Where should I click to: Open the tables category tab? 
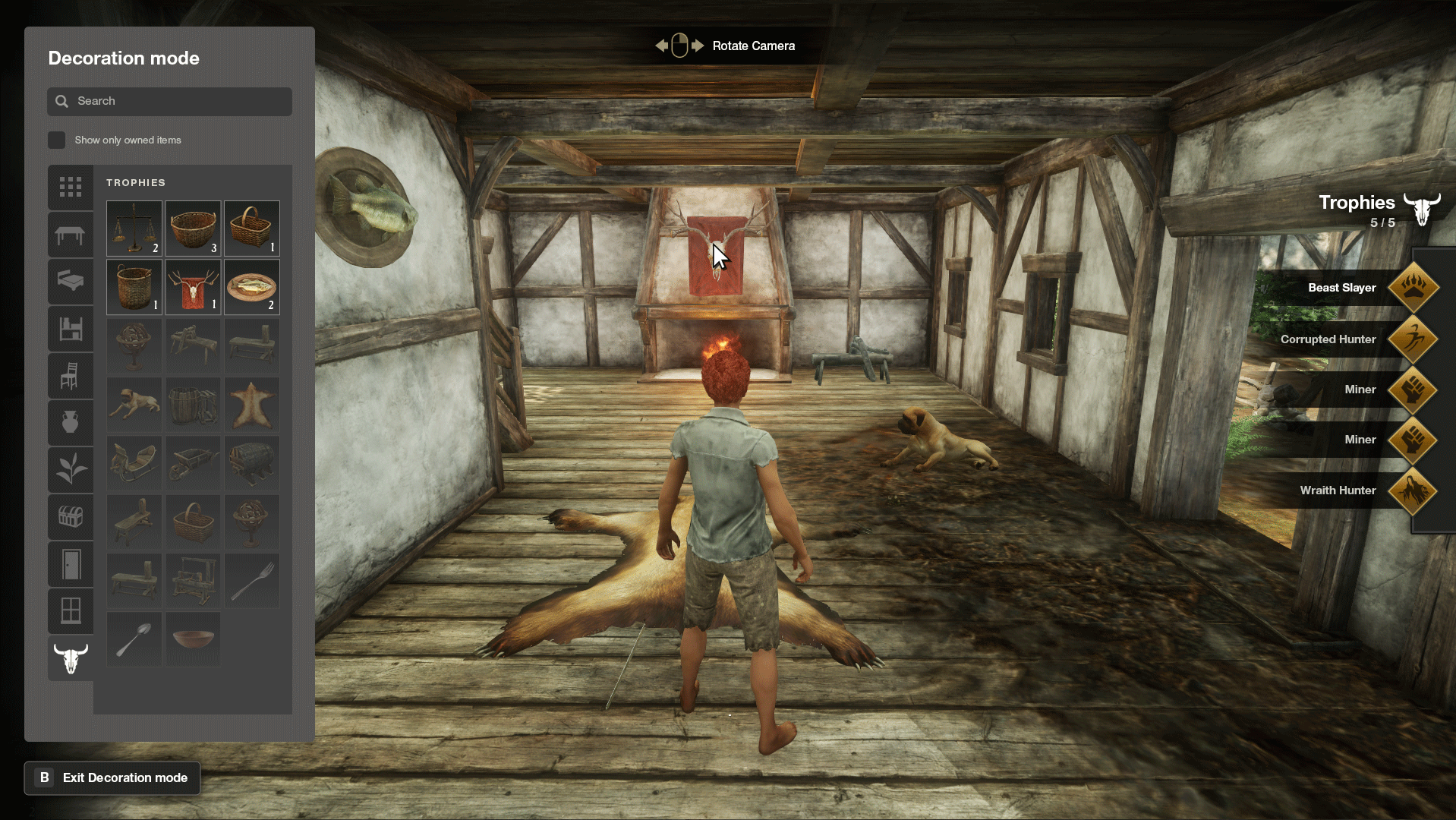point(71,235)
